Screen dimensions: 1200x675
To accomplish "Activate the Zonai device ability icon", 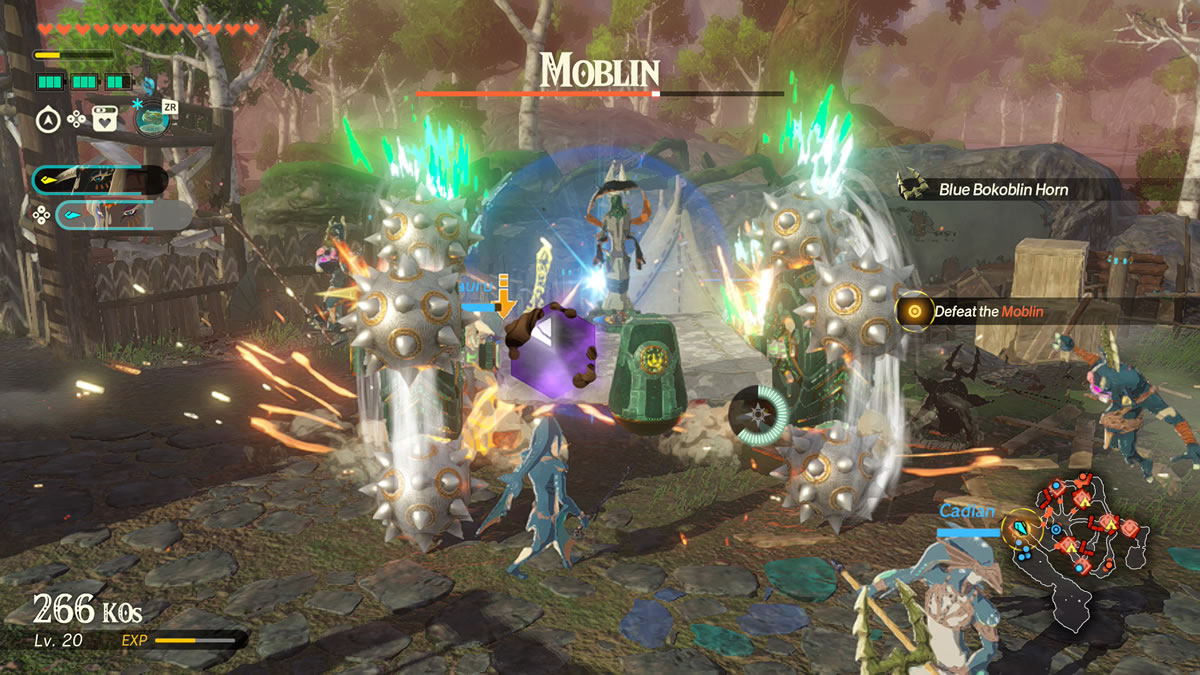I will (x=152, y=118).
